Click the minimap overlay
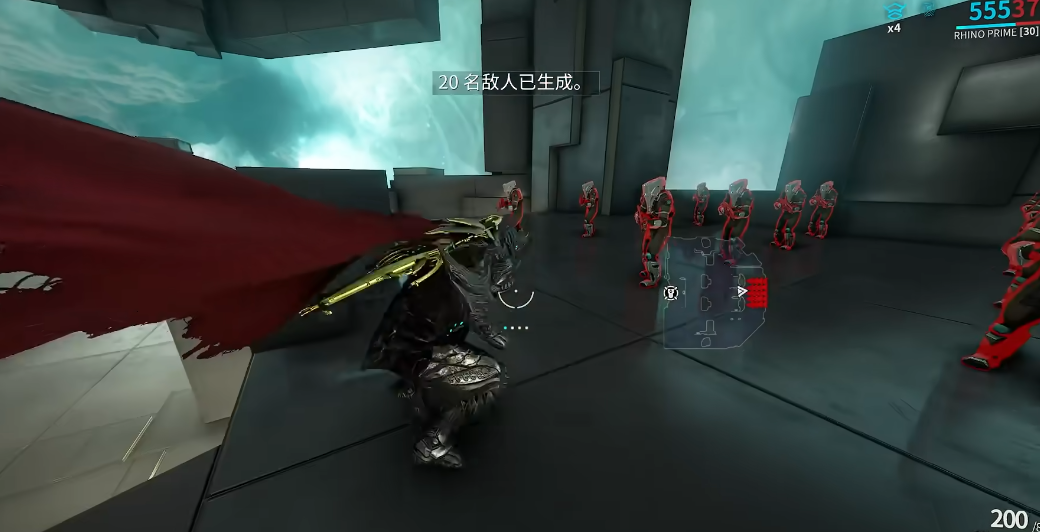The image size is (1040, 532). [x=714, y=292]
